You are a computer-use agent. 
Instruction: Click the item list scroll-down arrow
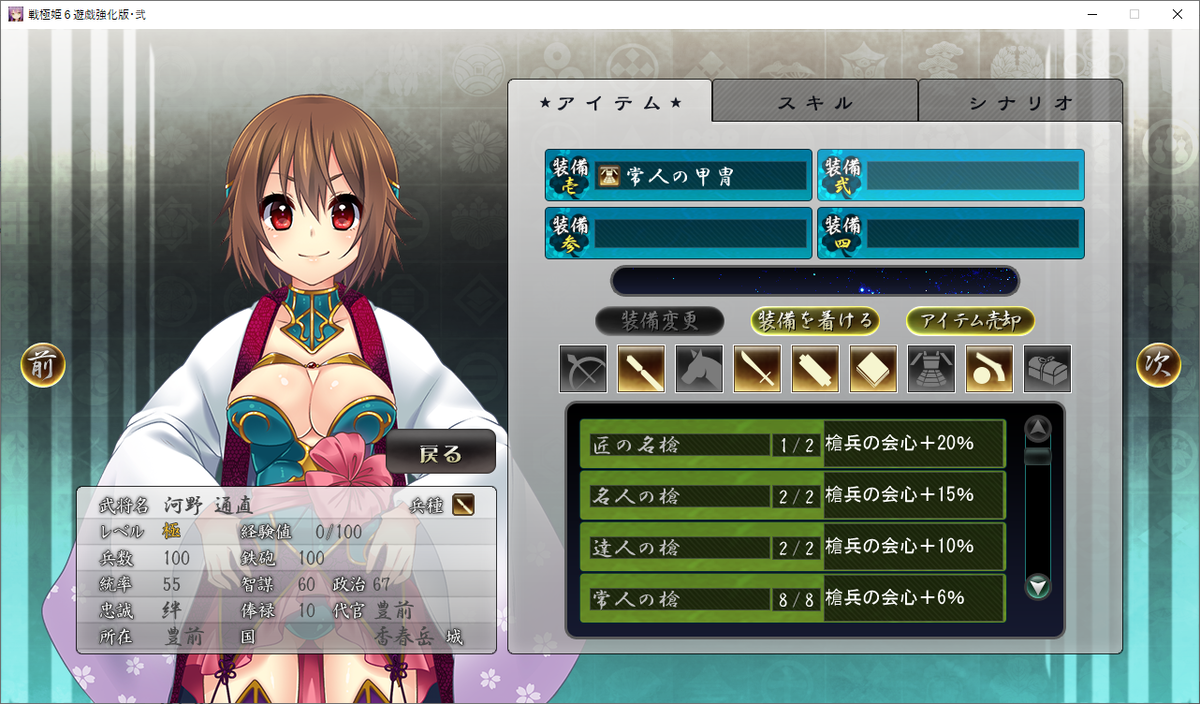pyautogui.click(x=1039, y=587)
